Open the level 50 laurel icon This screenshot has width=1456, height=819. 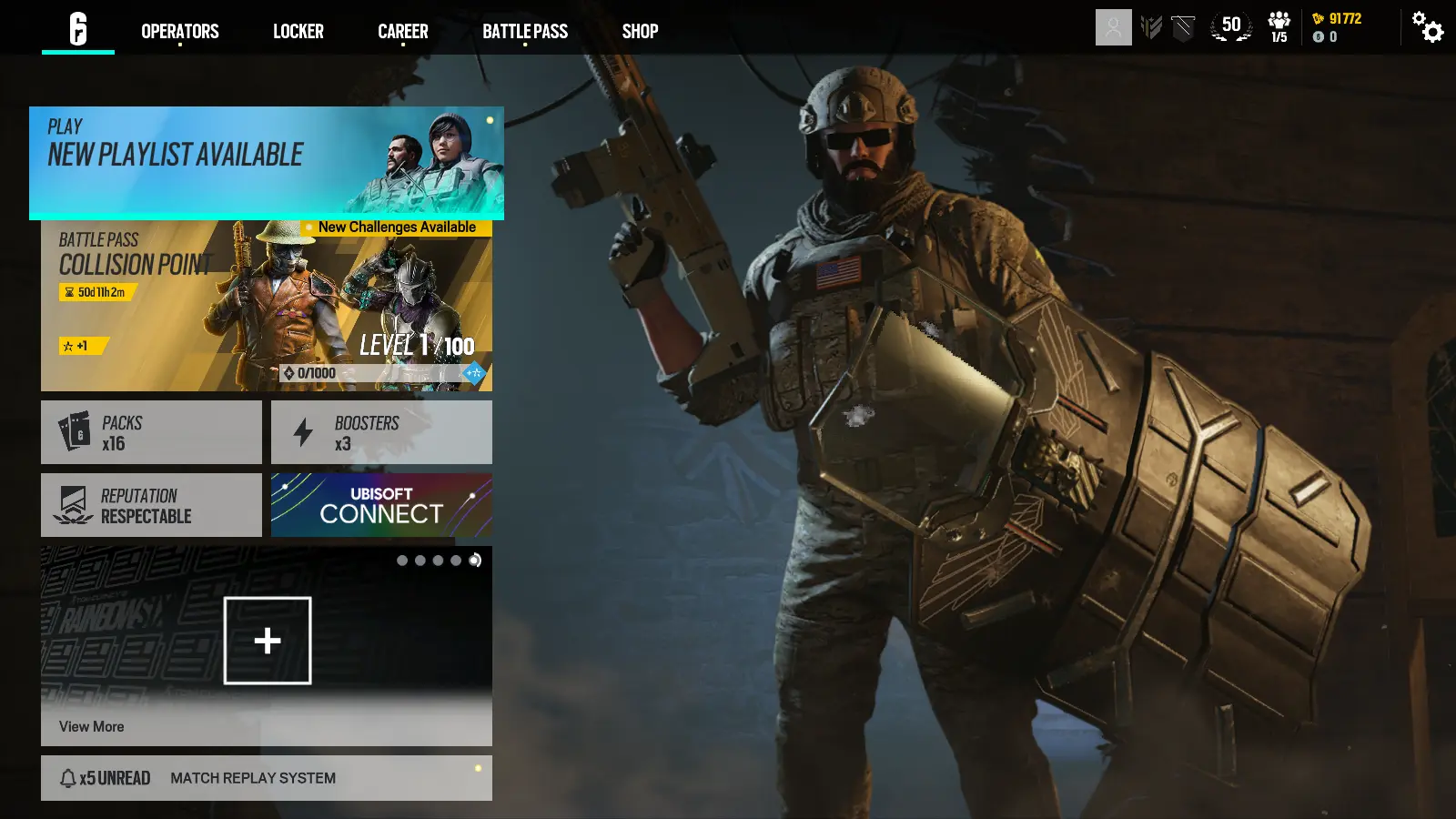point(1229,25)
